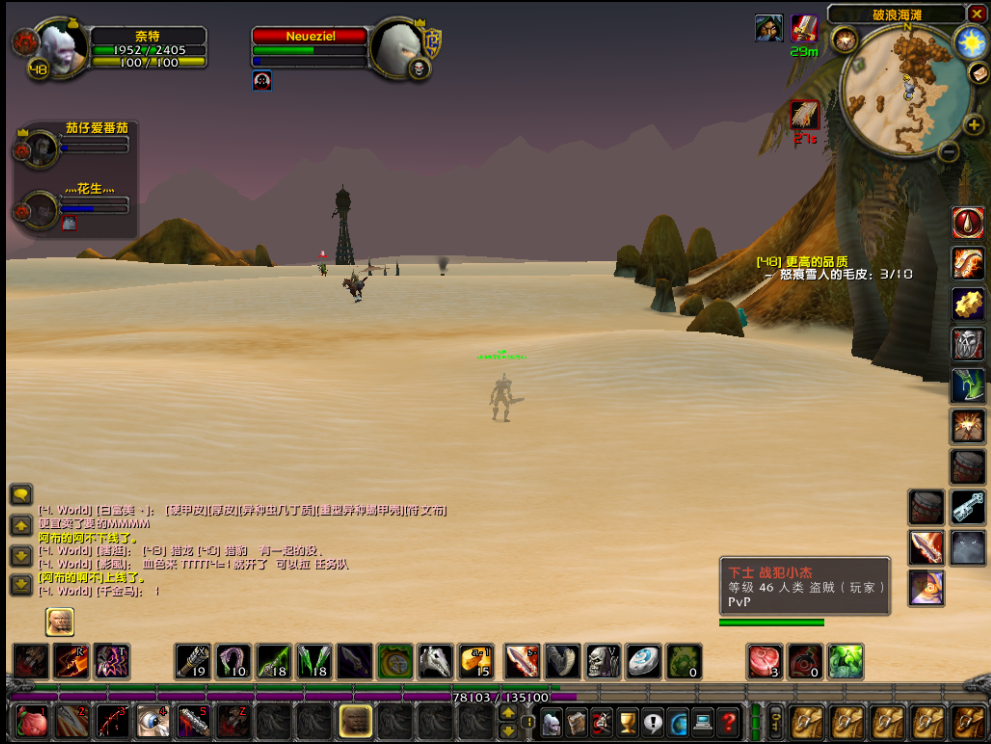Open the first bag slot at far right
This screenshot has height=744, width=991.
[968, 720]
